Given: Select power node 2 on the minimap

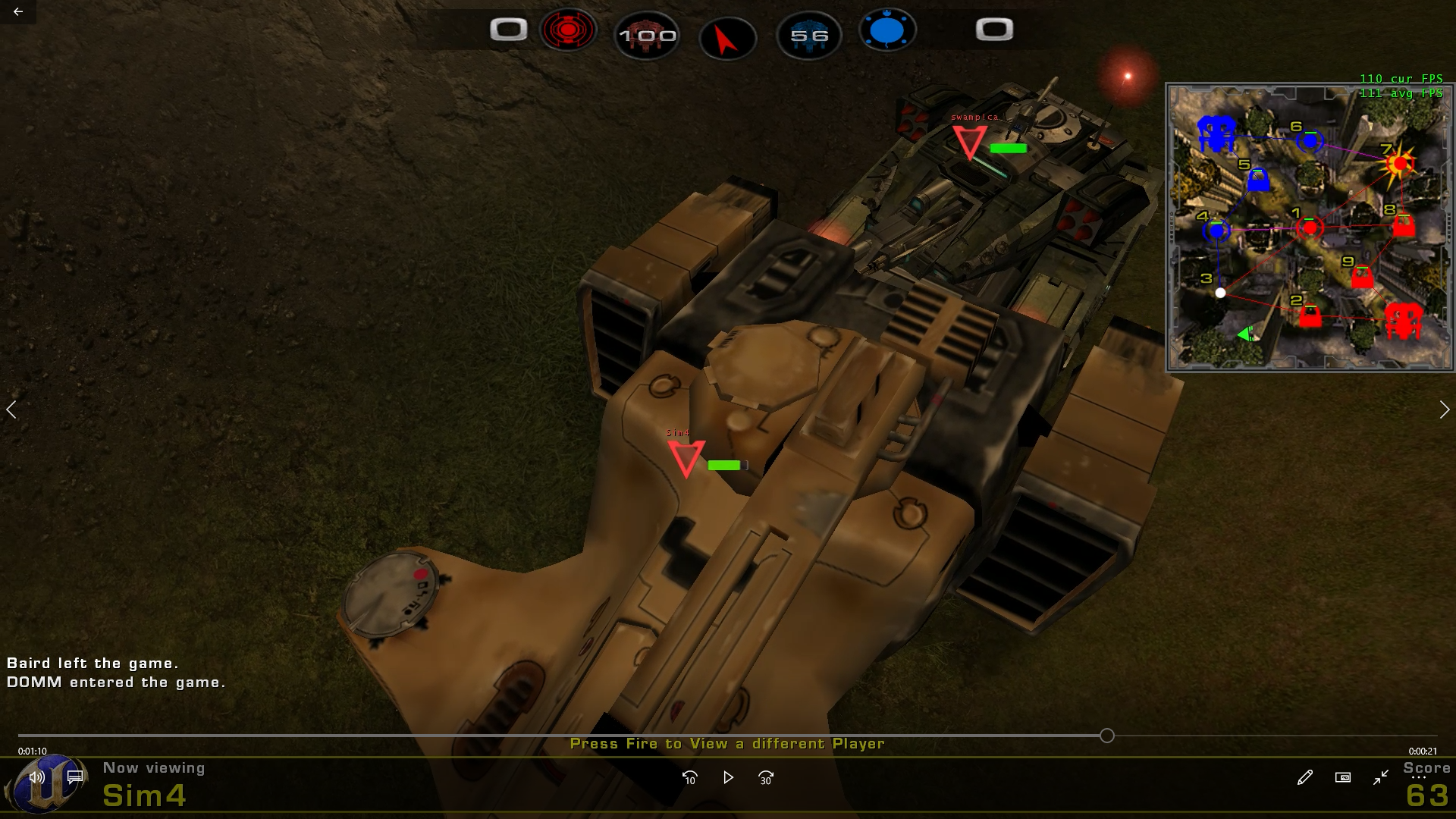Looking at the screenshot, I should (1310, 315).
